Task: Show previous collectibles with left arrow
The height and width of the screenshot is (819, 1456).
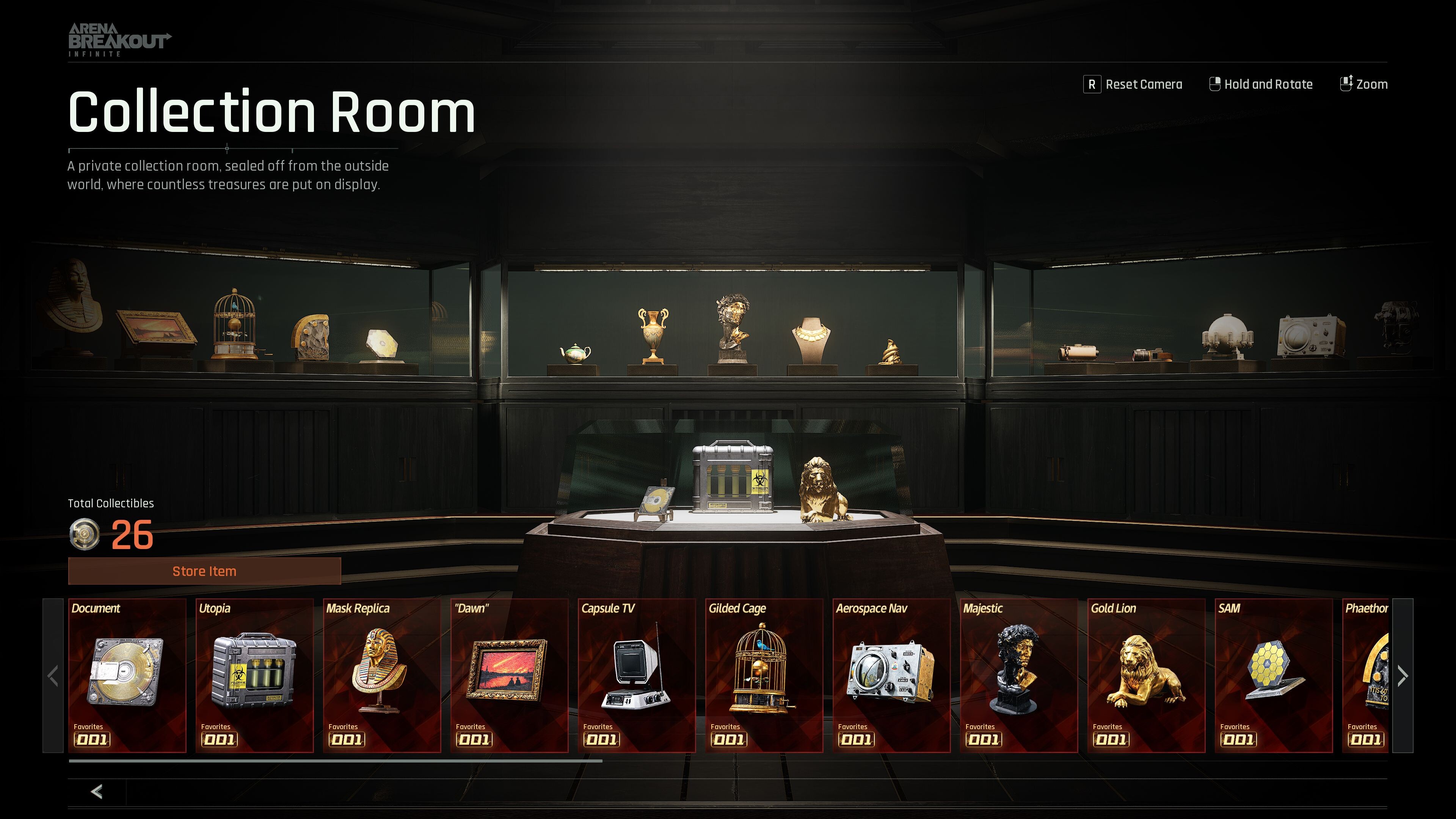Action: tap(53, 675)
